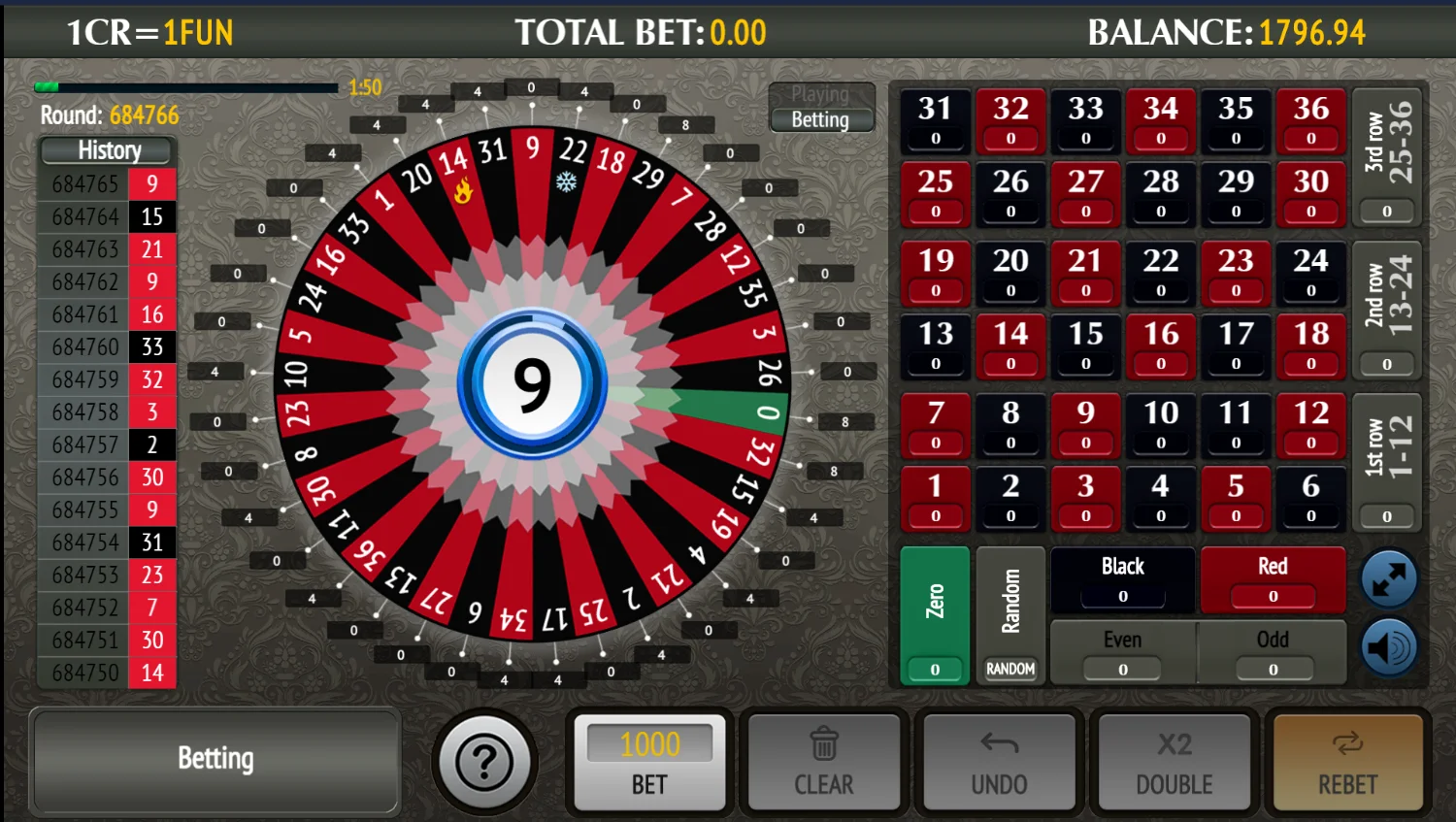
Task: Click the circular arrows REBET icon
Action: [1347, 745]
